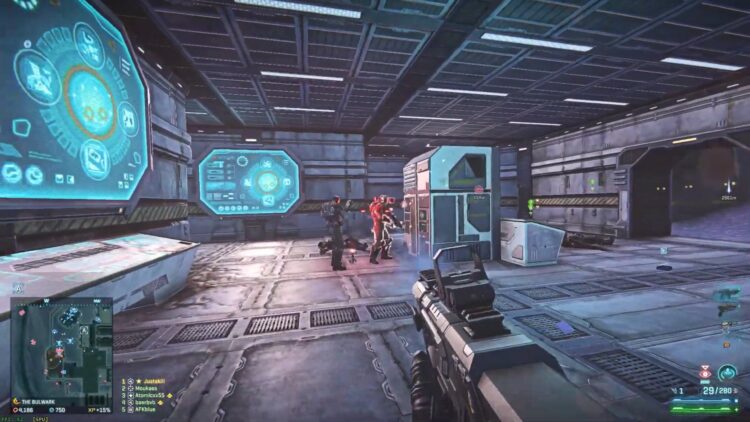Image resolution: width=750 pixels, height=422 pixels.
Task: Select the primary rifle weapon icon
Action: tap(726, 294)
